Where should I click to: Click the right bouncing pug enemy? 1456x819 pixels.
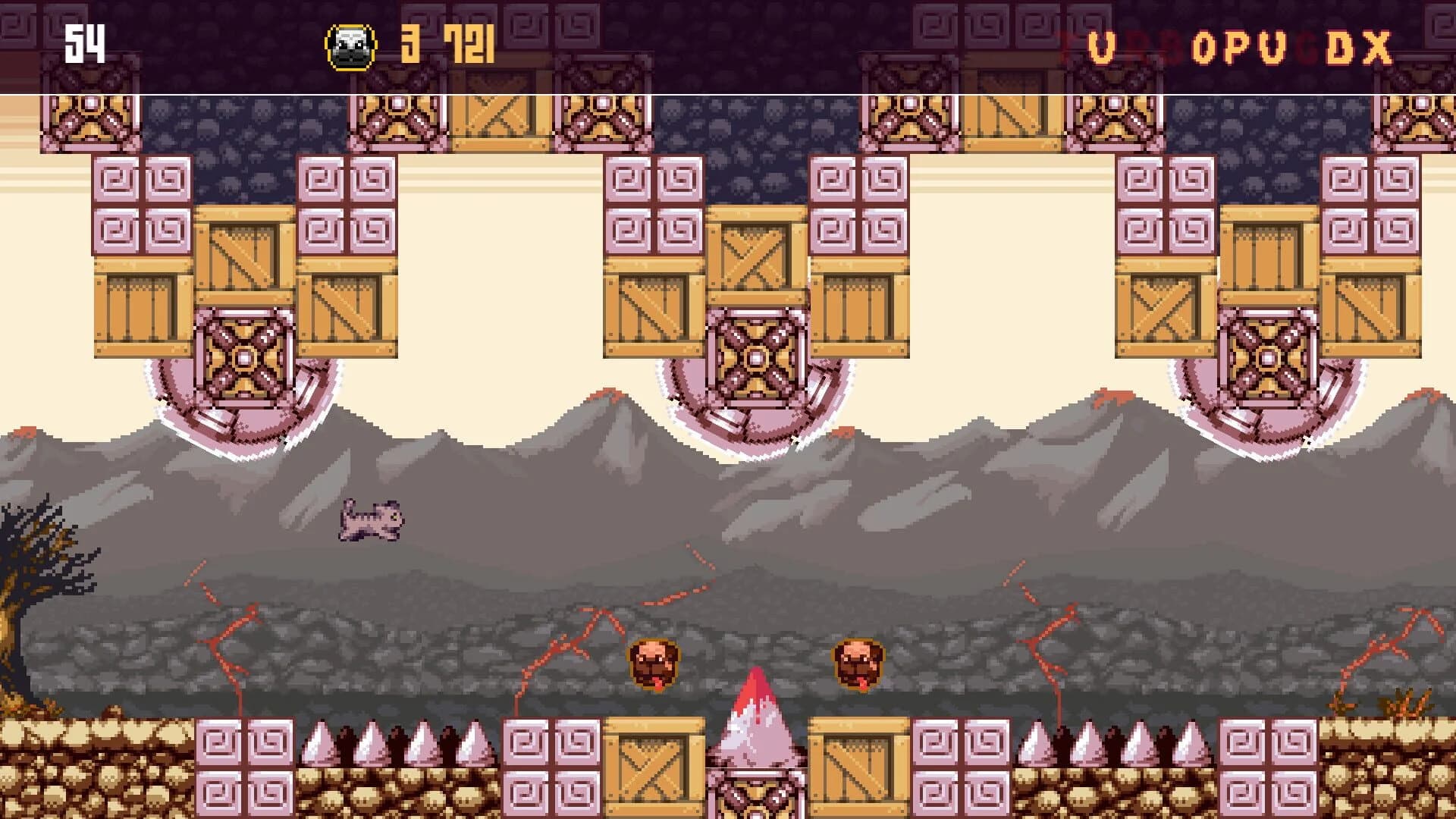857,665
